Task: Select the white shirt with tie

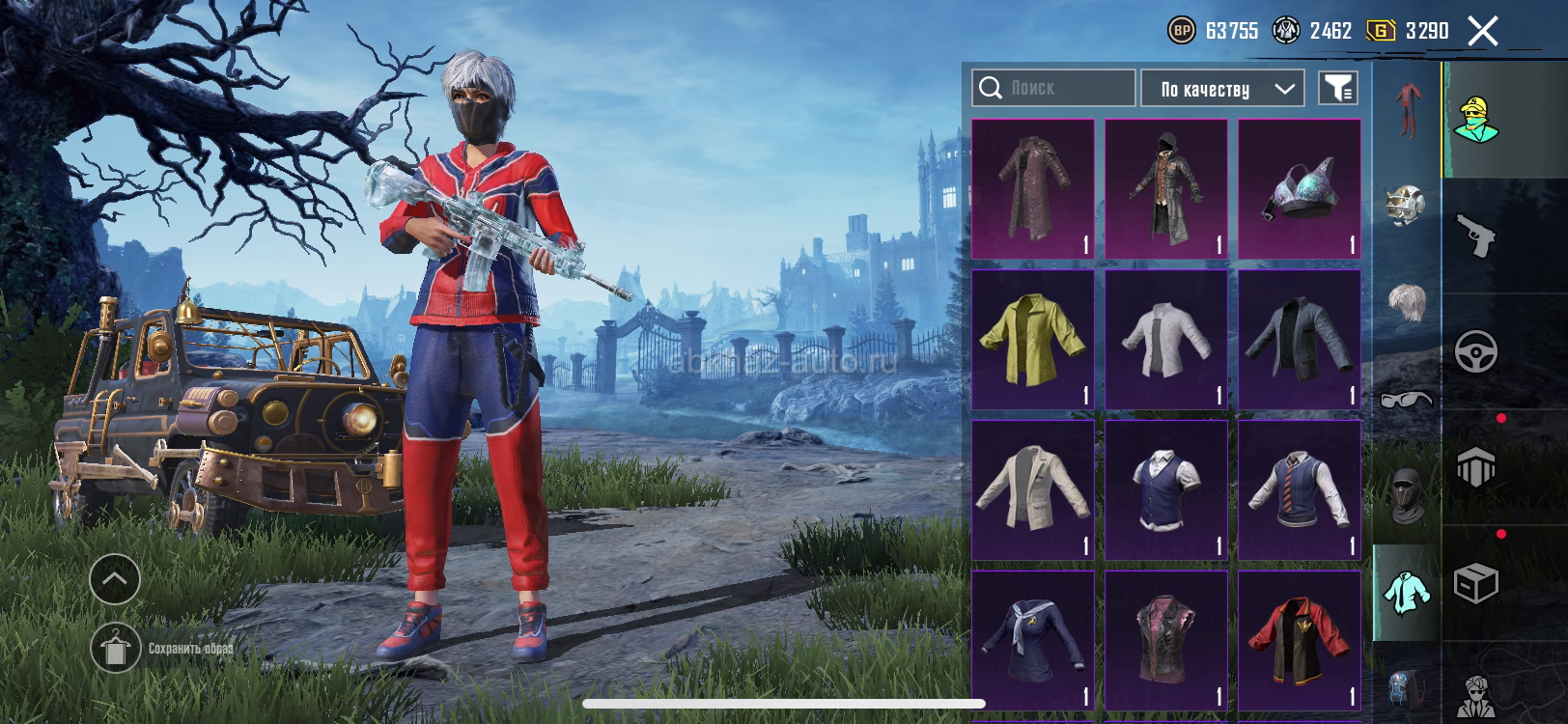Action: pos(1166,340)
